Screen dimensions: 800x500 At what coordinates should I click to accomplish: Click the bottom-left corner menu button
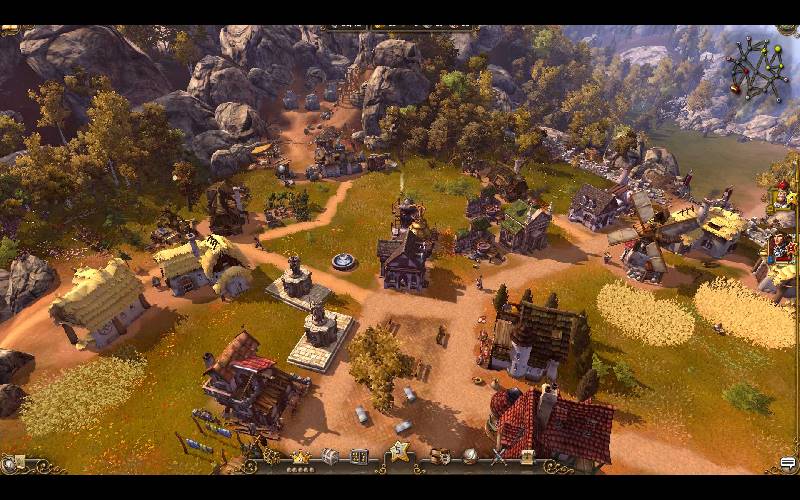[x=12, y=463]
